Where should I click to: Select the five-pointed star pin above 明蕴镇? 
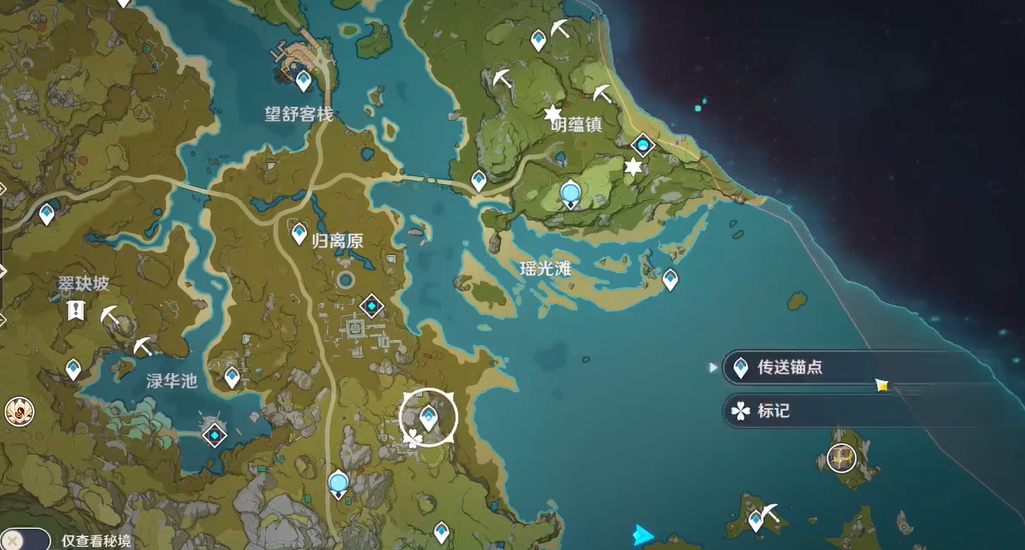coord(552,113)
